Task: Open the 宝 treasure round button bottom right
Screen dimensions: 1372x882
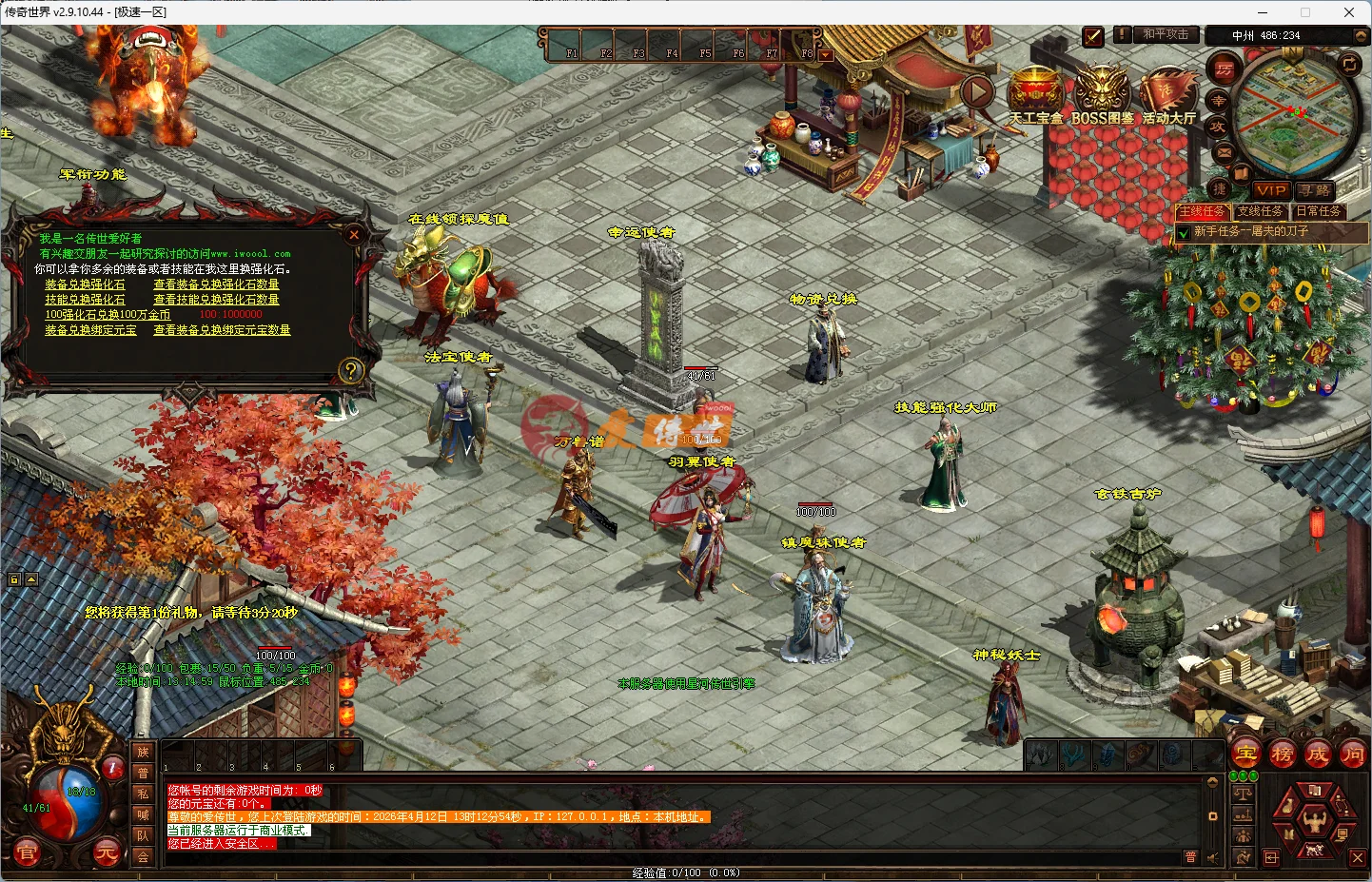Action: [1245, 754]
